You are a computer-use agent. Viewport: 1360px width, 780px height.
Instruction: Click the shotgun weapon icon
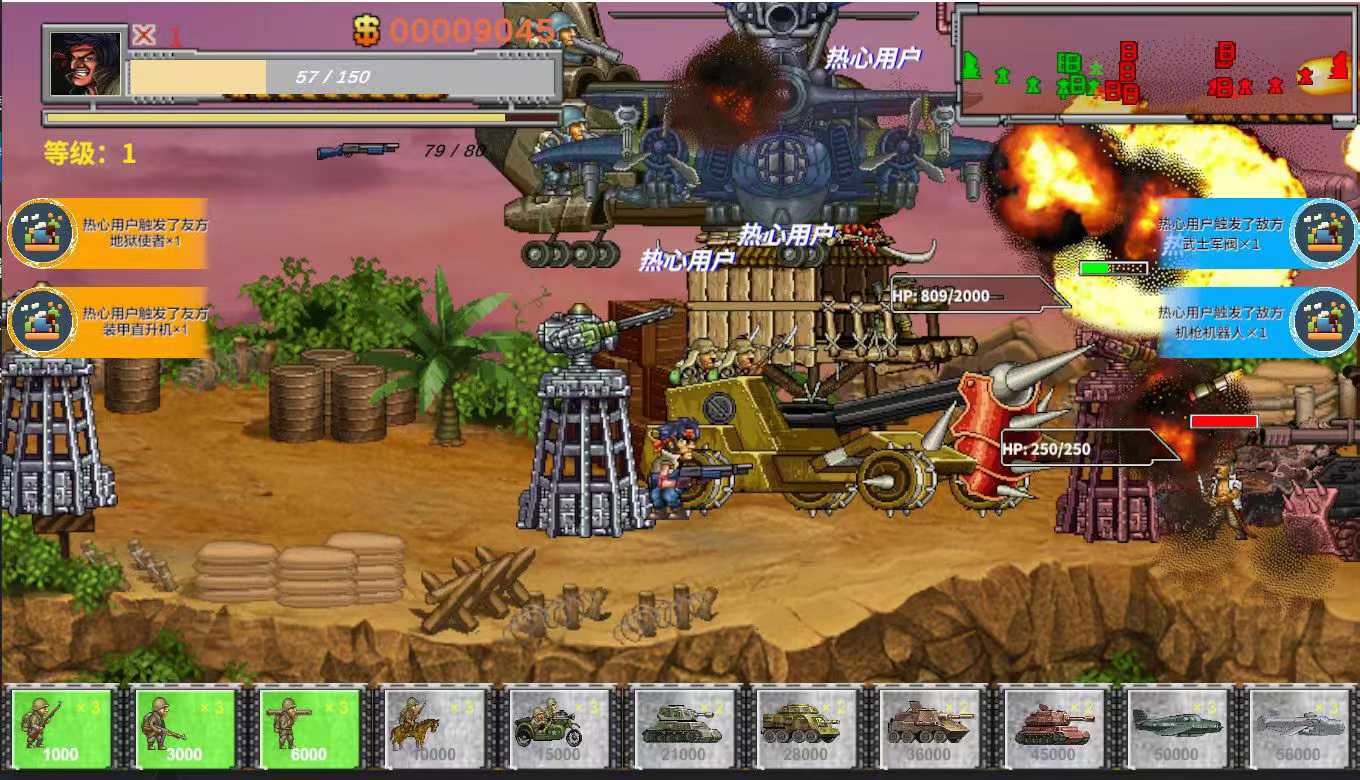(357, 151)
